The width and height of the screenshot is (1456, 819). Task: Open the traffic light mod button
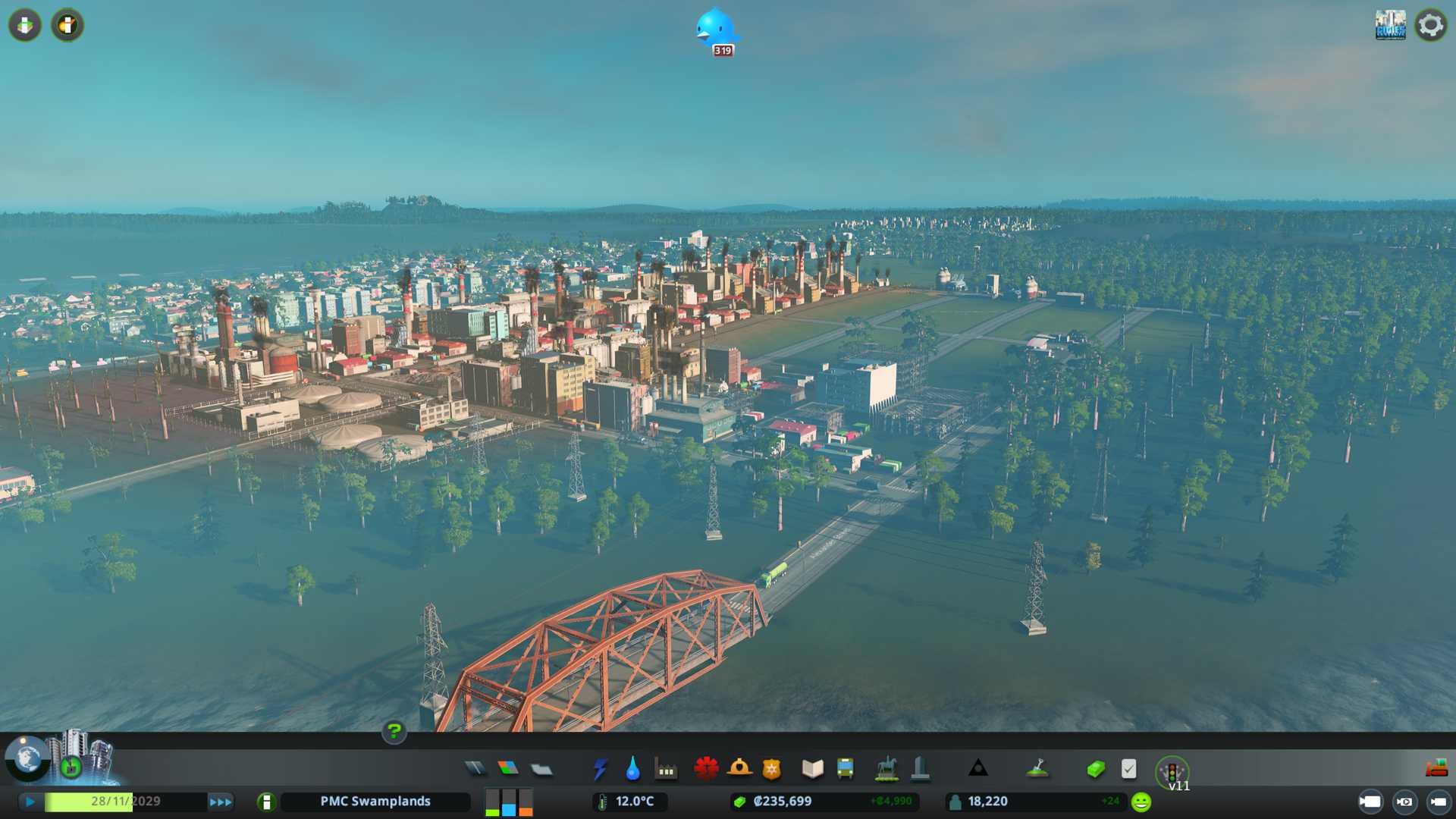(x=1172, y=772)
